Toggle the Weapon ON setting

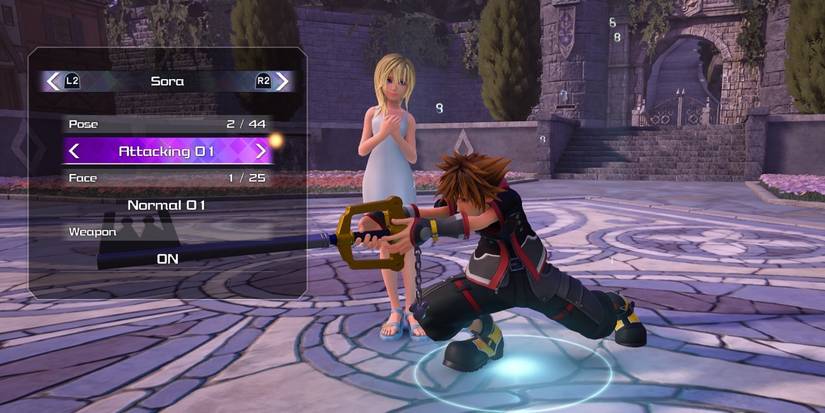pyautogui.click(x=167, y=258)
